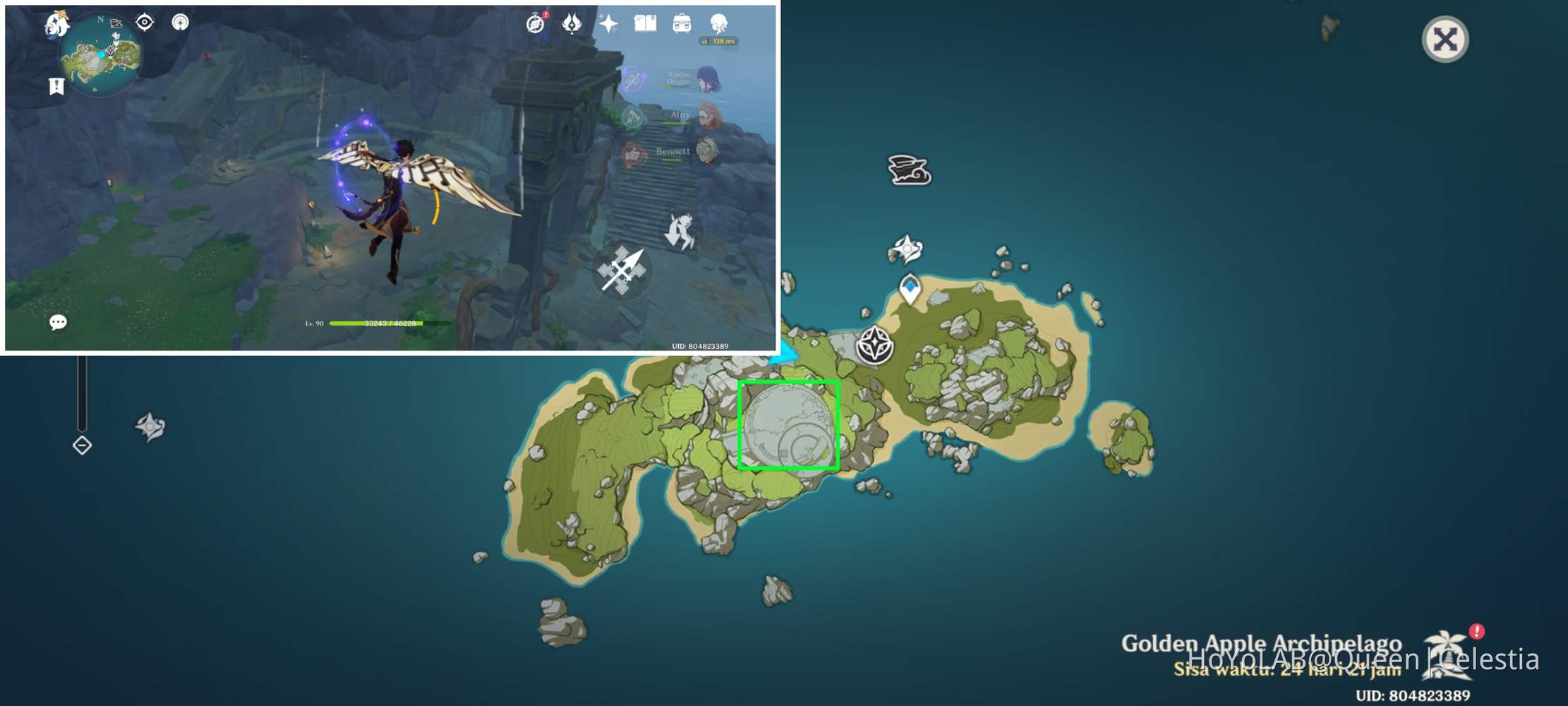Open the Adventurer Handbook book icon

(x=646, y=23)
